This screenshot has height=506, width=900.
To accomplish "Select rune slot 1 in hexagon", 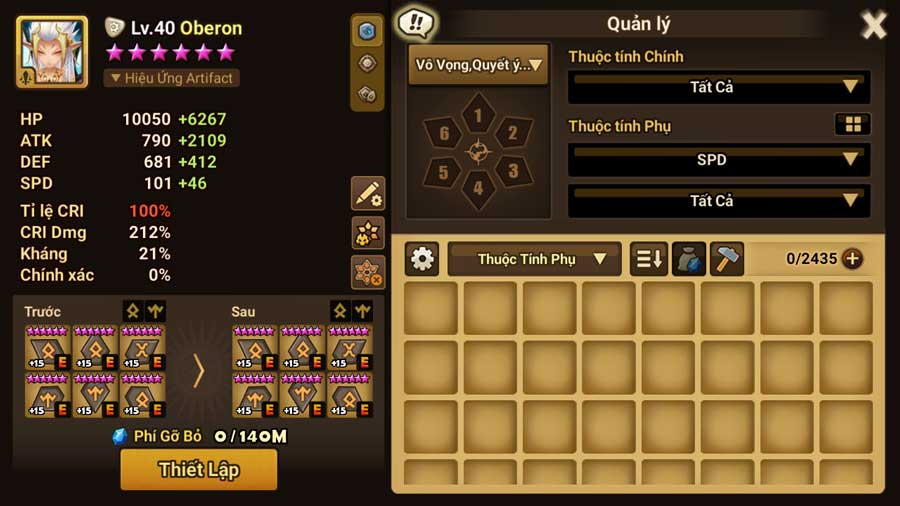I will click(478, 116).
